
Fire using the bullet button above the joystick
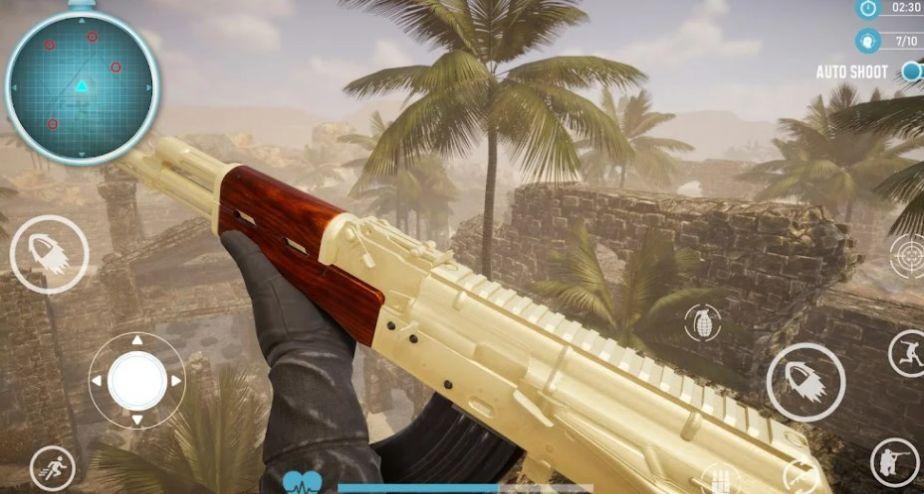pos(49,254)
